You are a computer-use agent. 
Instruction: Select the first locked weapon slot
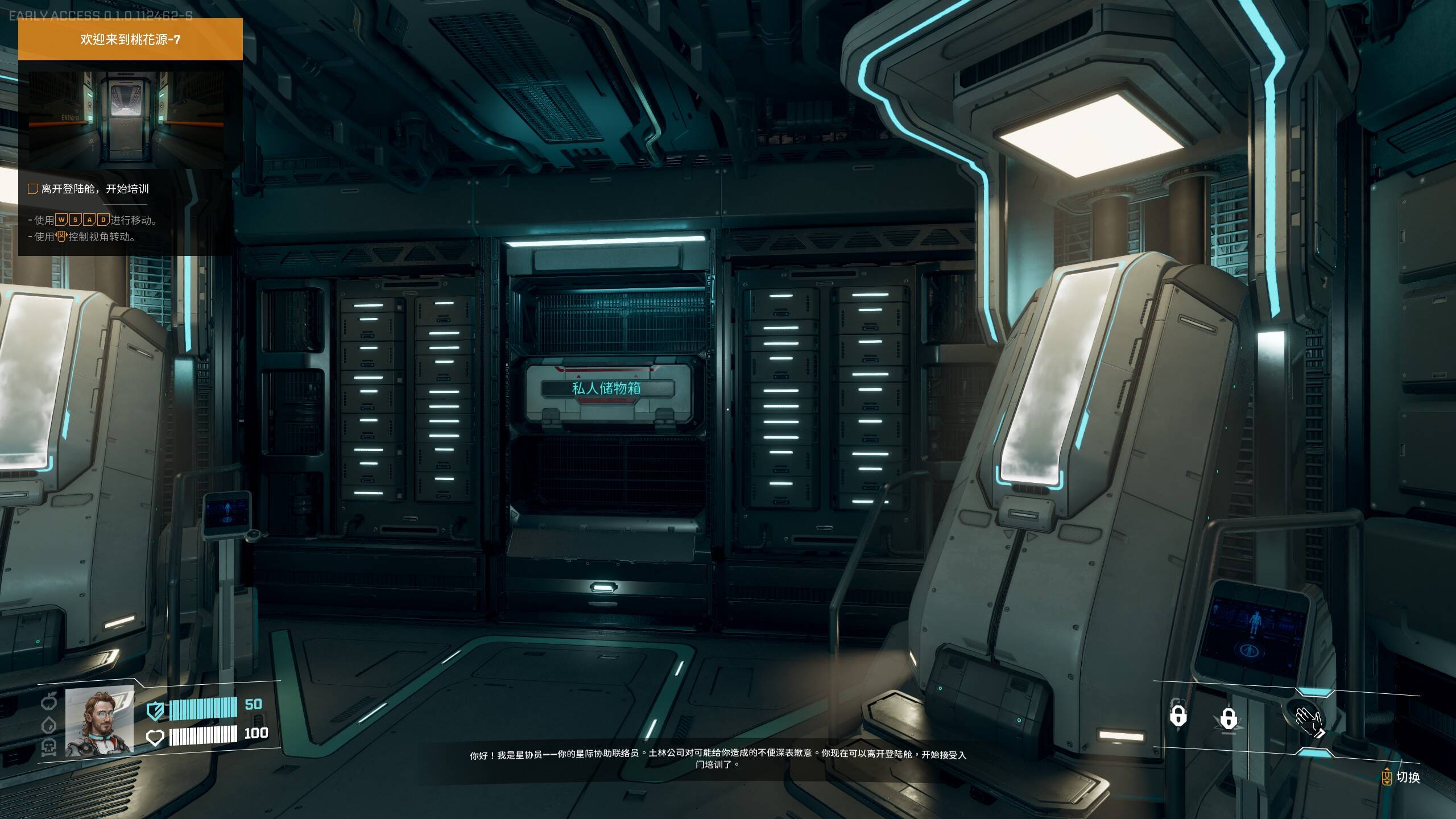tap(1178, 715)
